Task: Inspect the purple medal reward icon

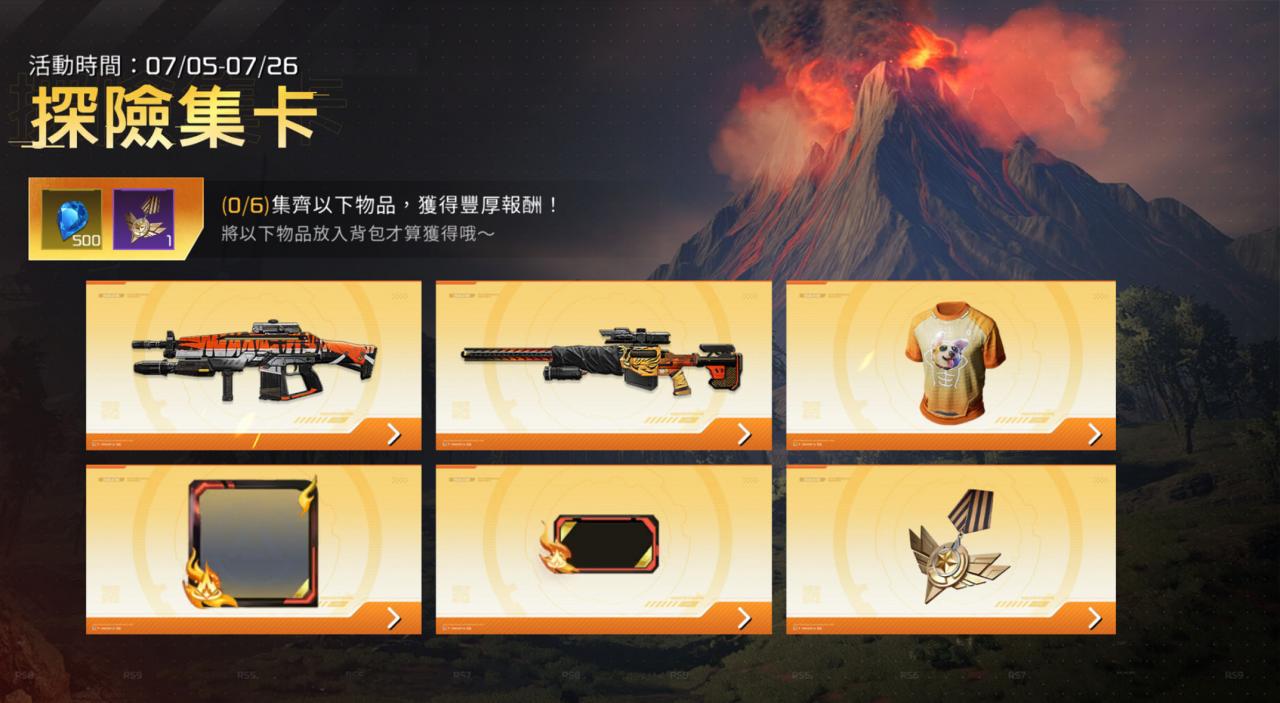Action: tap(143, 218)
